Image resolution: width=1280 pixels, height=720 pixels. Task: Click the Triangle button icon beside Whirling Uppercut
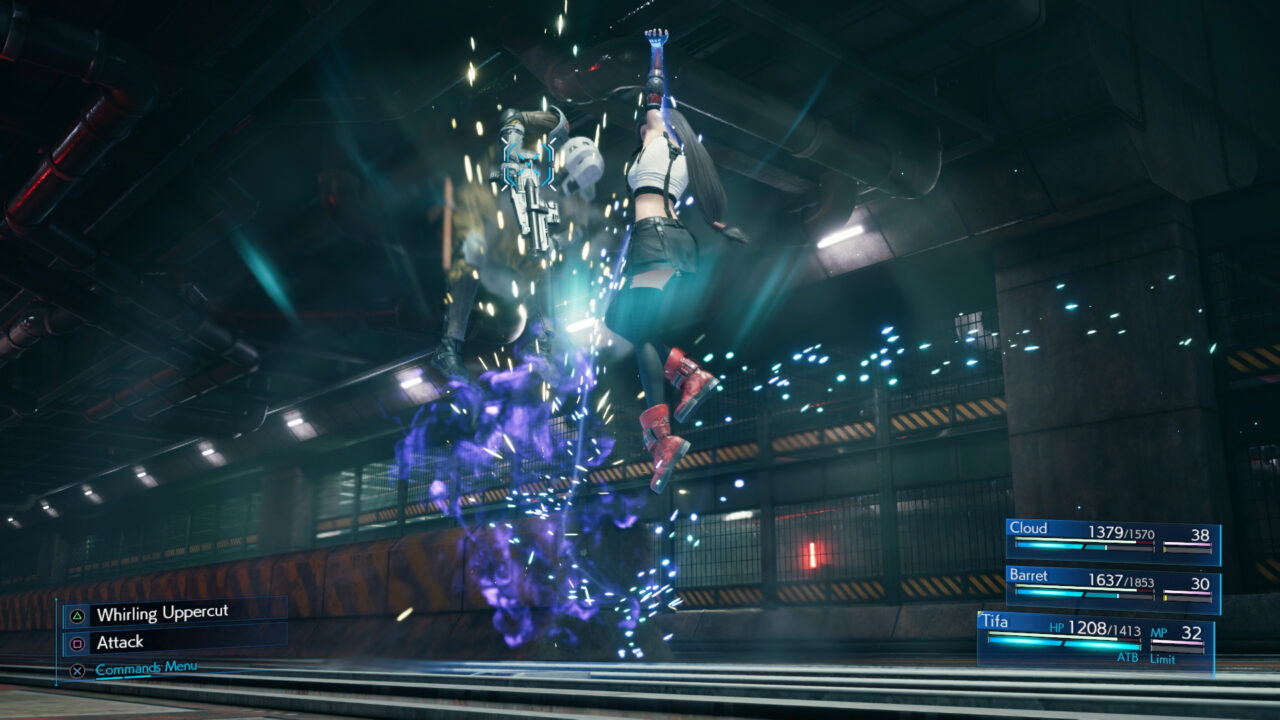coord(77,615)
